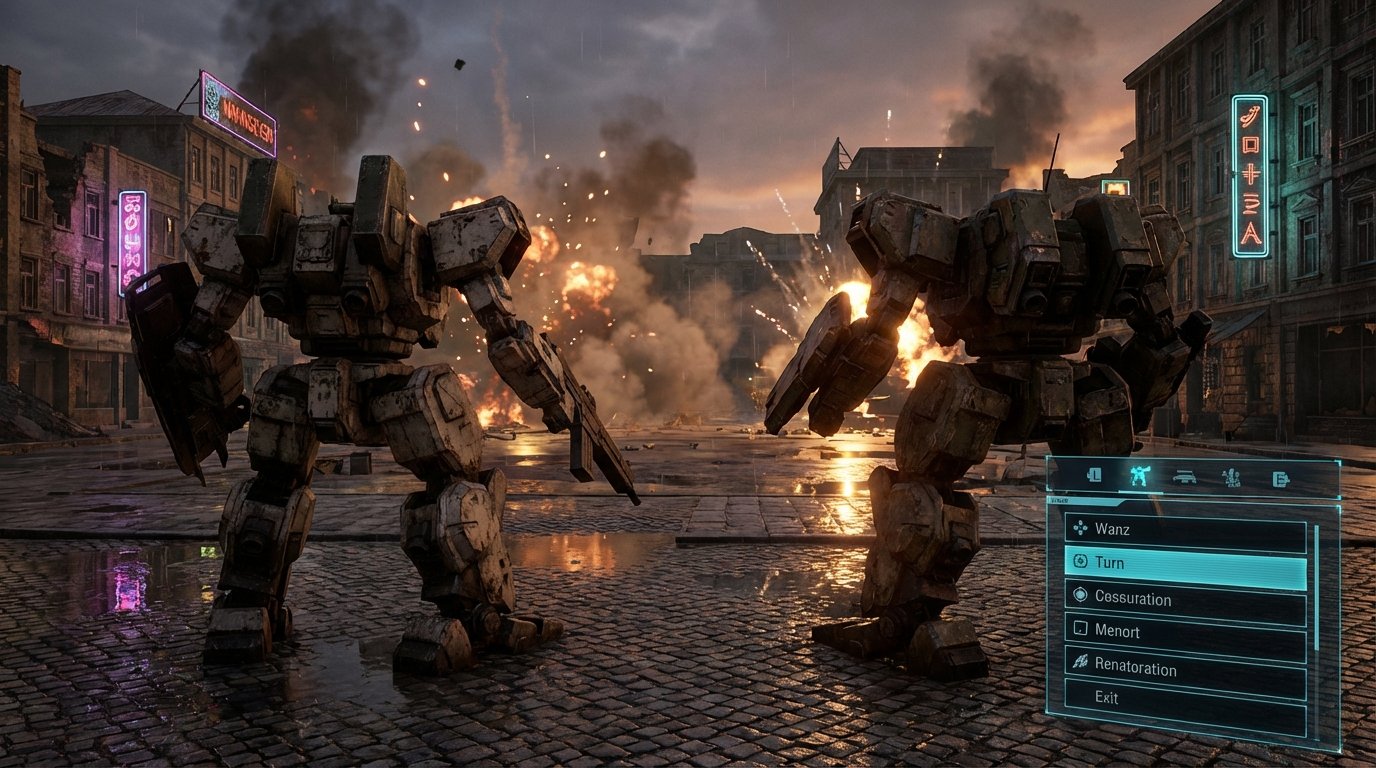Choose Menort from the menu
This screenshot has width=1376, height=768.
pos(1117,631)
